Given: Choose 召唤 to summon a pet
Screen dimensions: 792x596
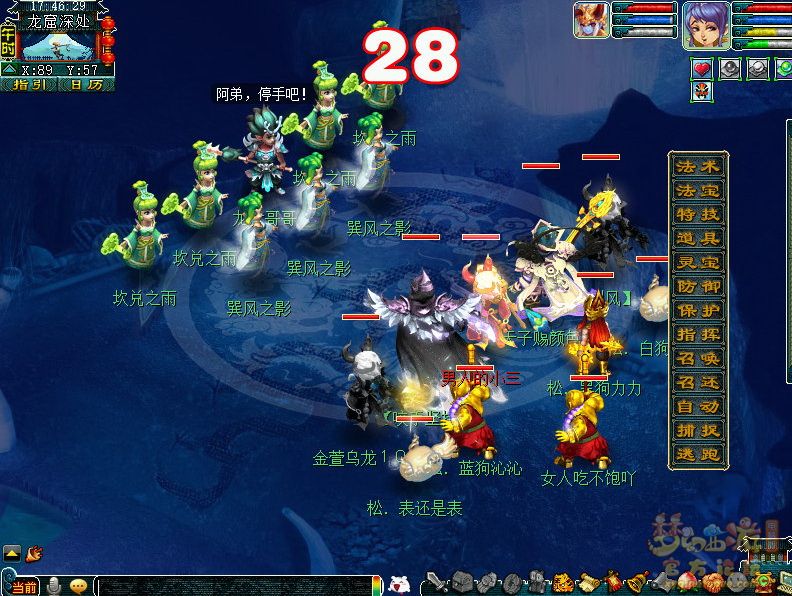Looking at the screenshot, I should (698, 359).
